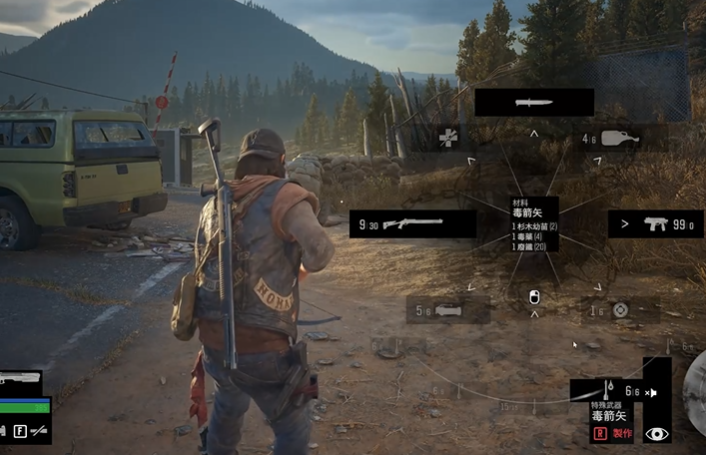Choose the Molotov bottle slot
The height and width of the screenshot is (455, 706).
pos(622,138)
